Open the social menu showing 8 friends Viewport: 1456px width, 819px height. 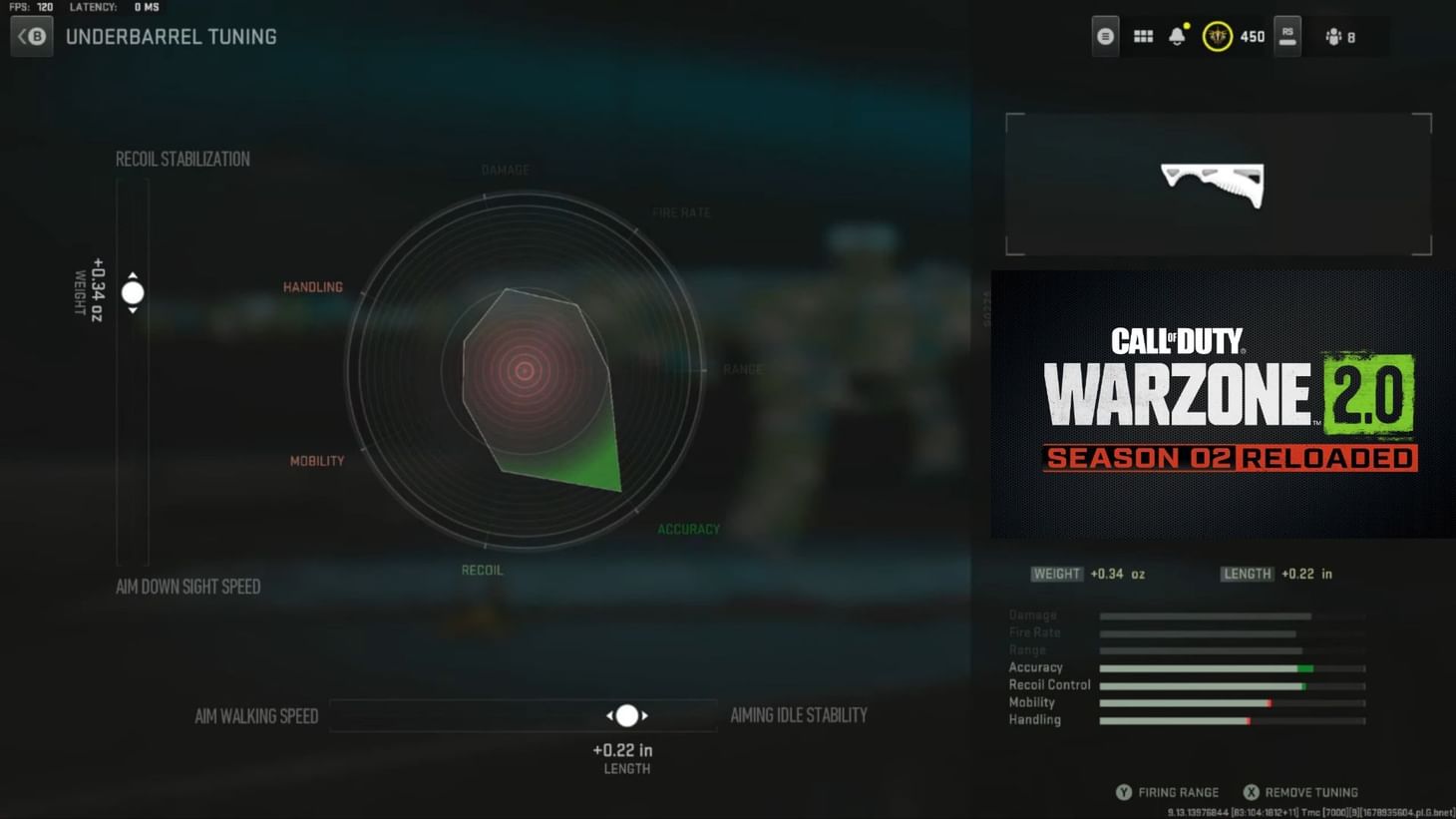tap(1341, 36)
